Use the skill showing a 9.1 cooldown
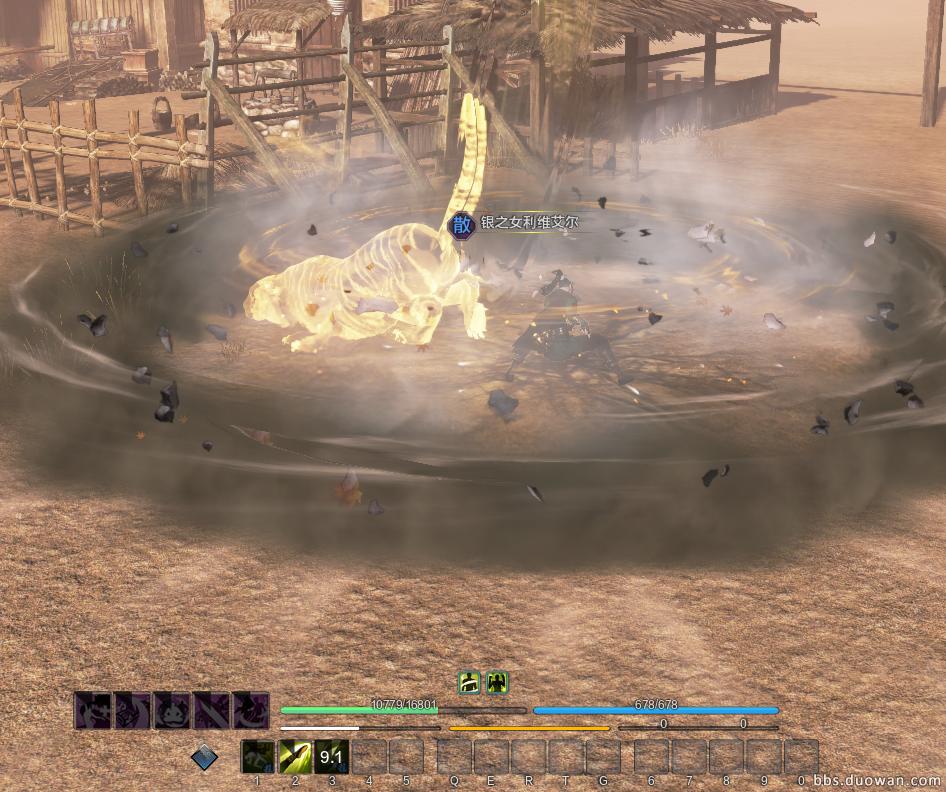 point(331,757)
